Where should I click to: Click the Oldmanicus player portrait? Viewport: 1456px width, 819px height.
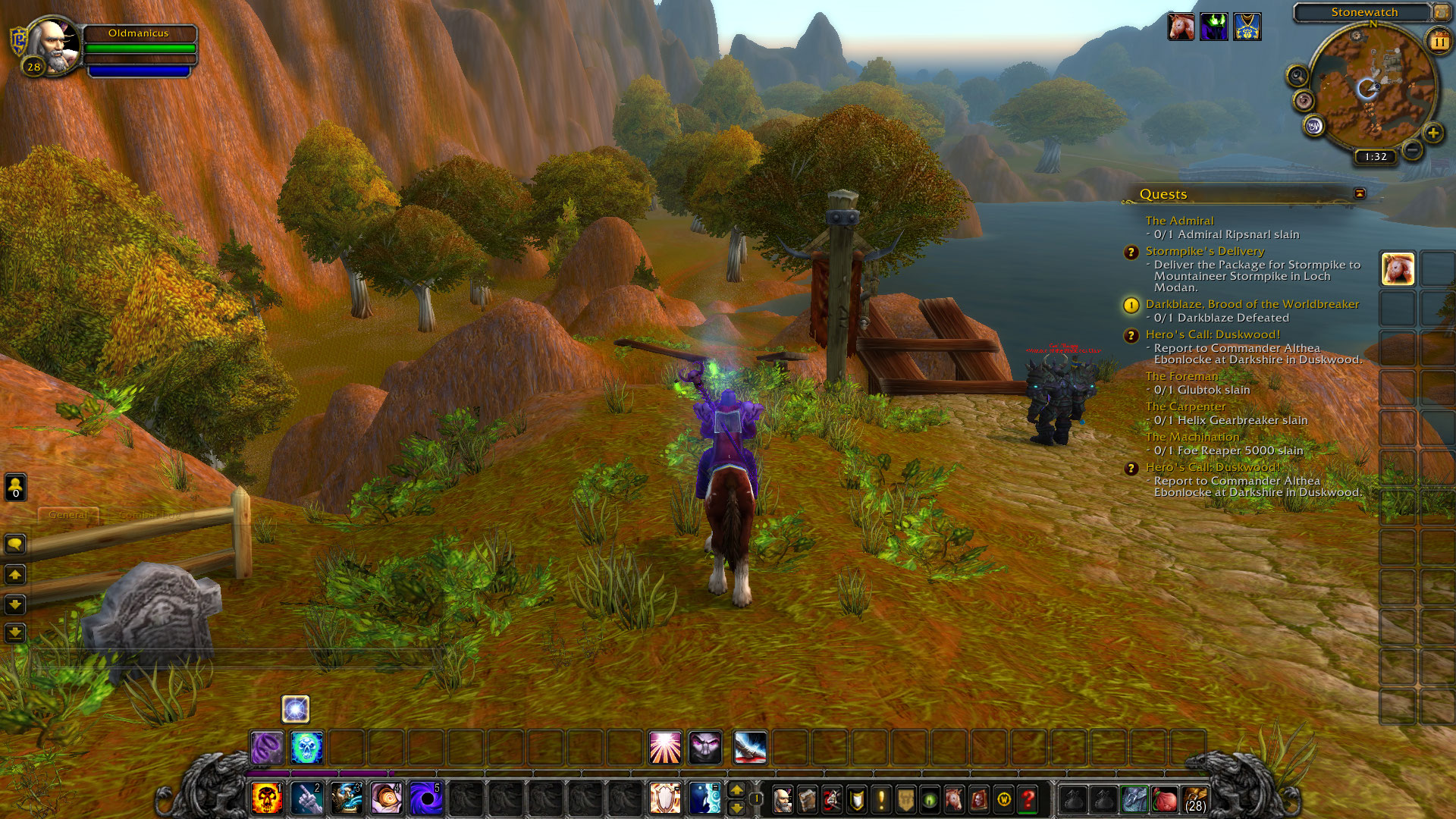pos(55,45)
